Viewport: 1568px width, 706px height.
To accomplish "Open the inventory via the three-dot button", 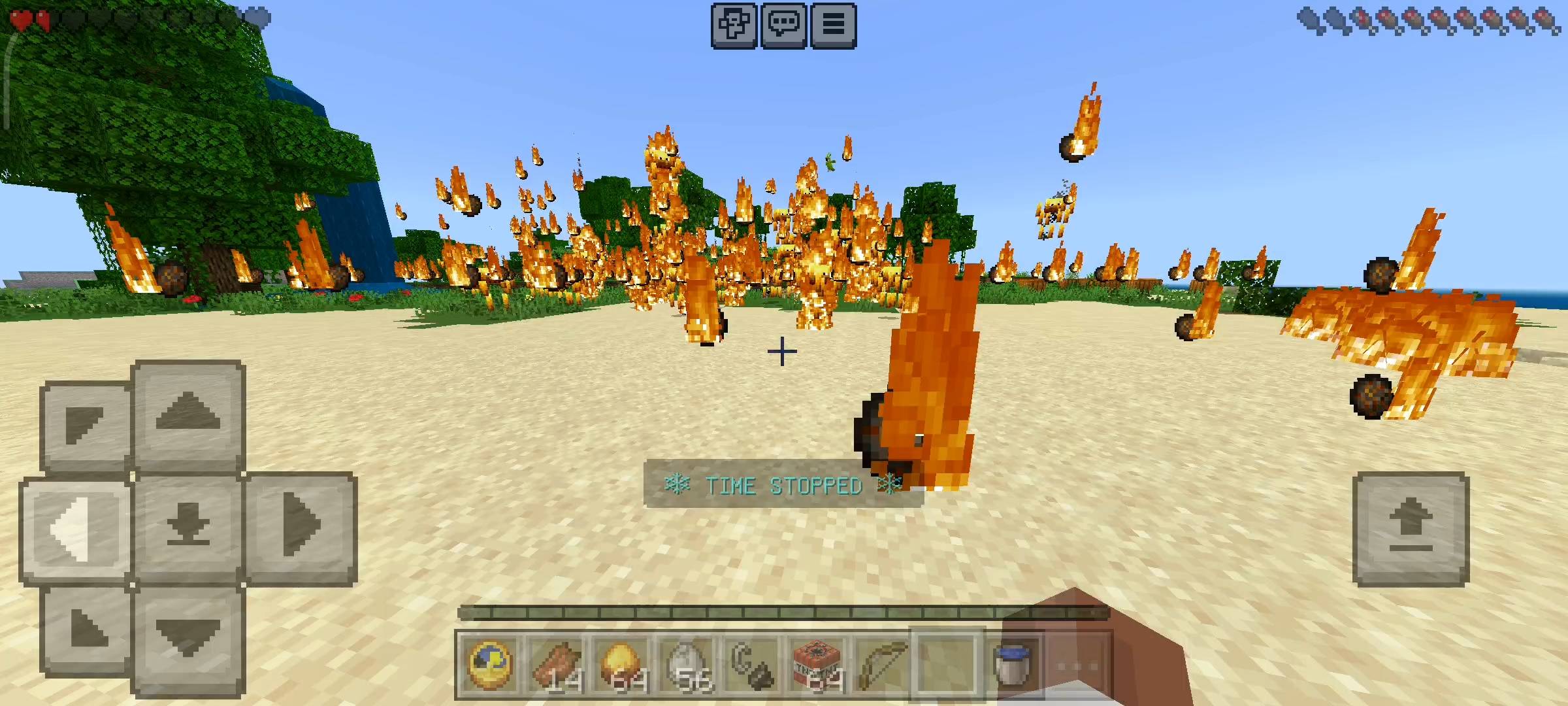I will click(1077, 665).
